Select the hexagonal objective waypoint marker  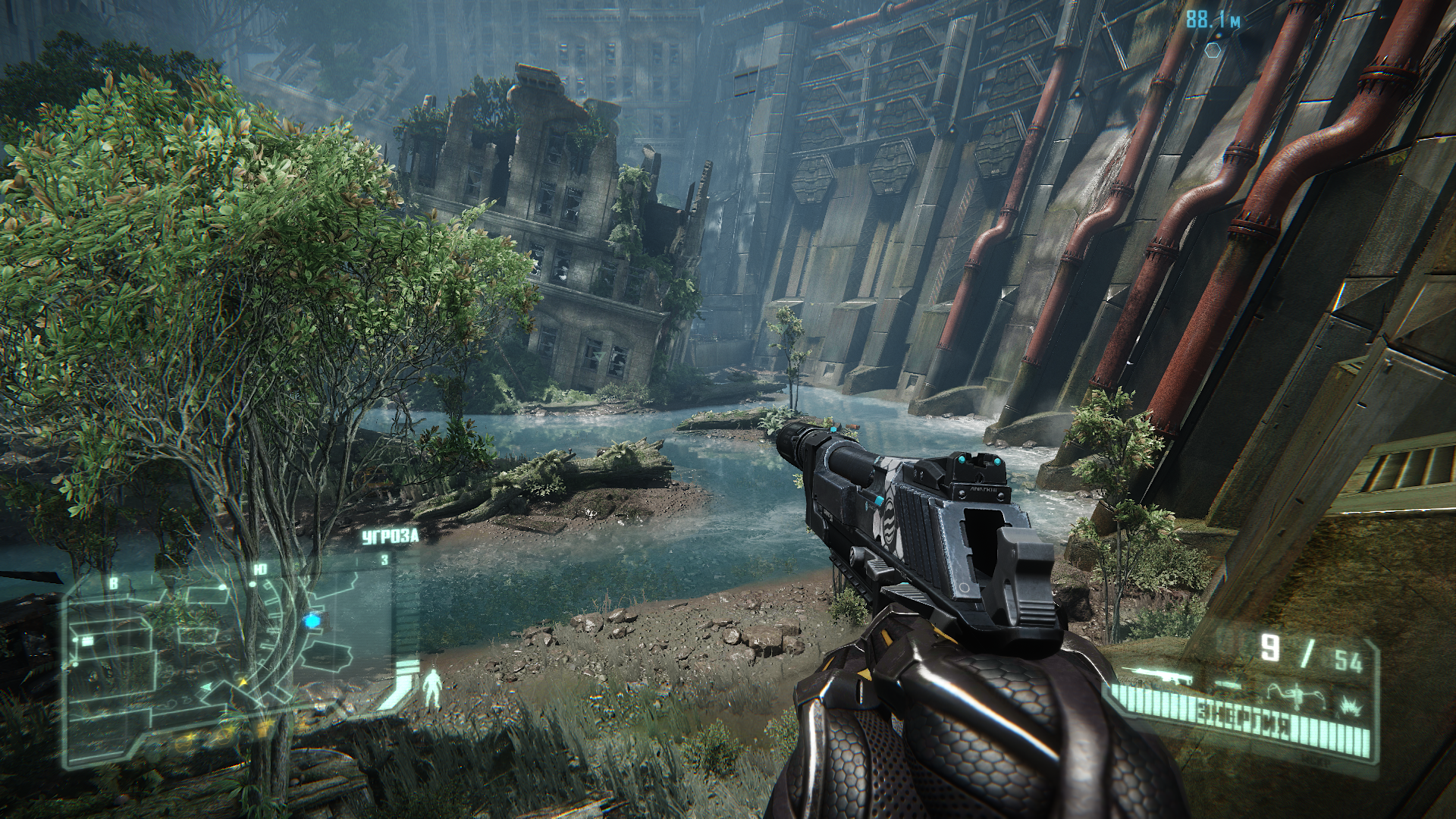coord(1213,50)
